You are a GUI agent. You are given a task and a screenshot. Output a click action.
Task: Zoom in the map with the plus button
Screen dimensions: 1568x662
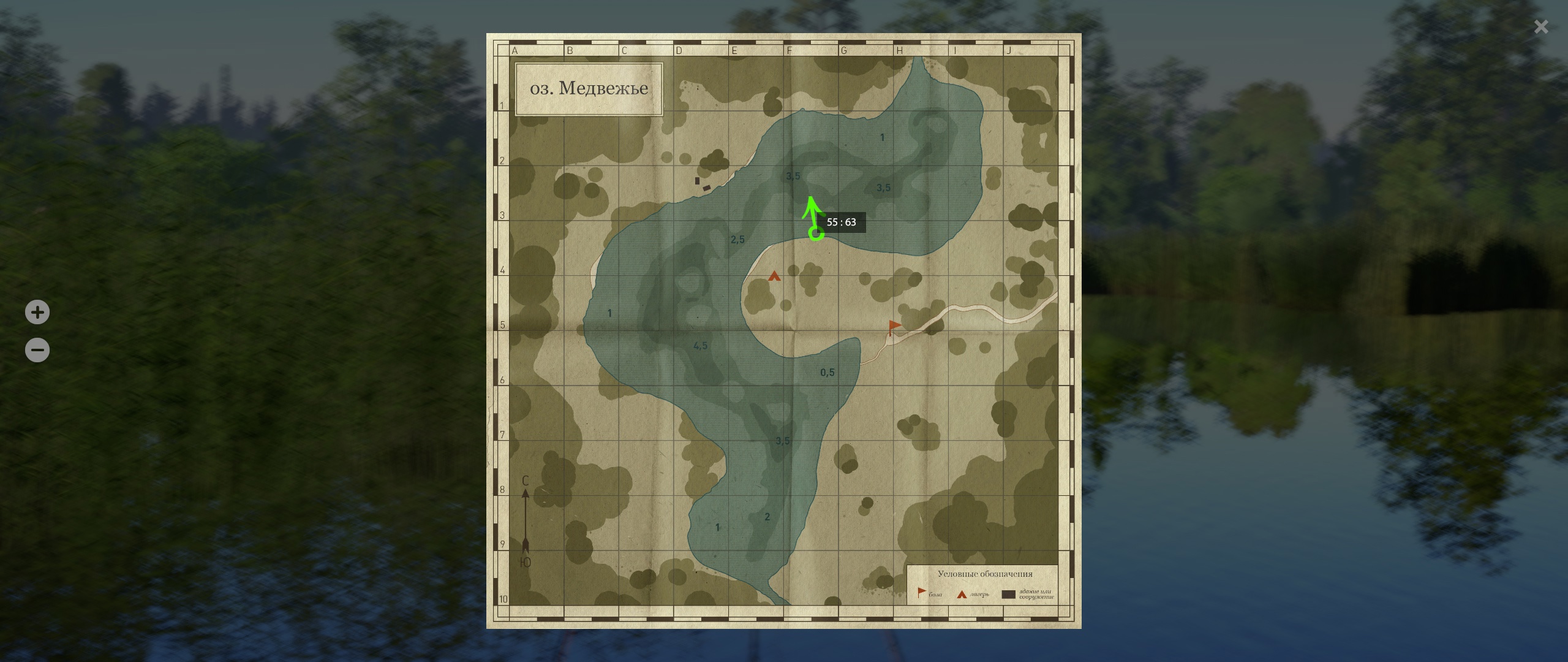click(x=37, y=313)
